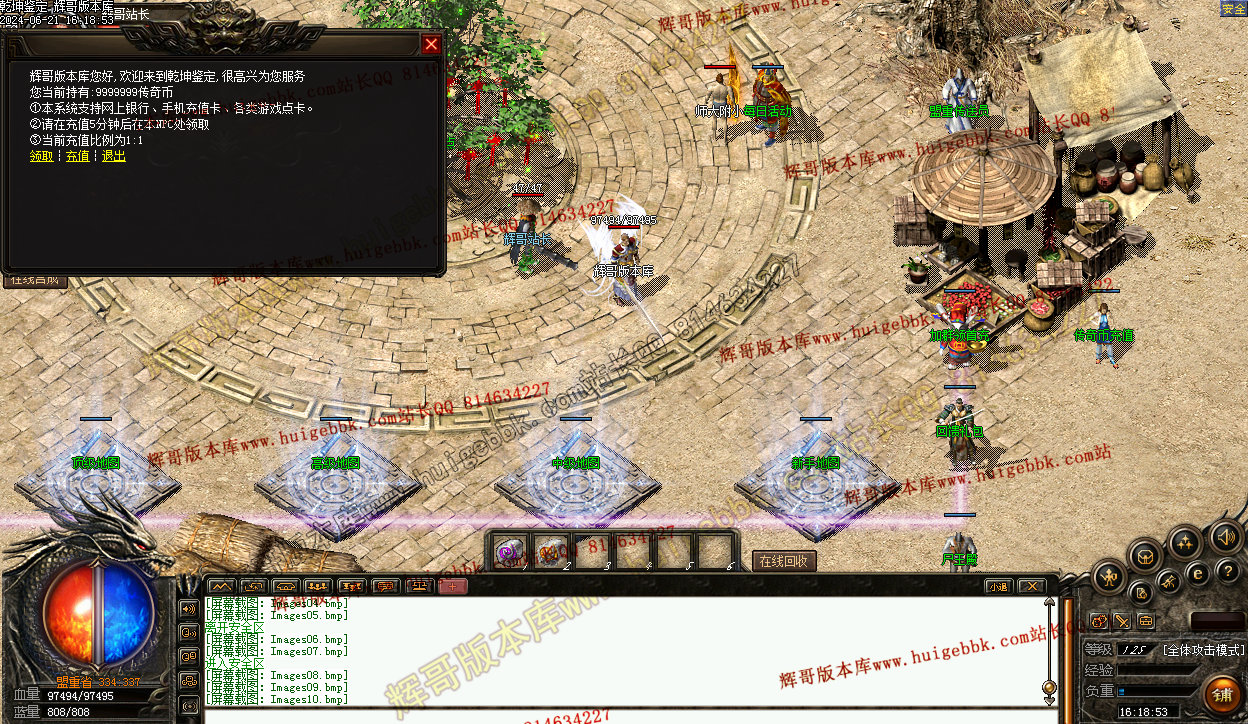Image resolution: width=1248 pixels, height=724 pixels.
Task: Close the NPC dialogue window
Action: pos(431,44)
